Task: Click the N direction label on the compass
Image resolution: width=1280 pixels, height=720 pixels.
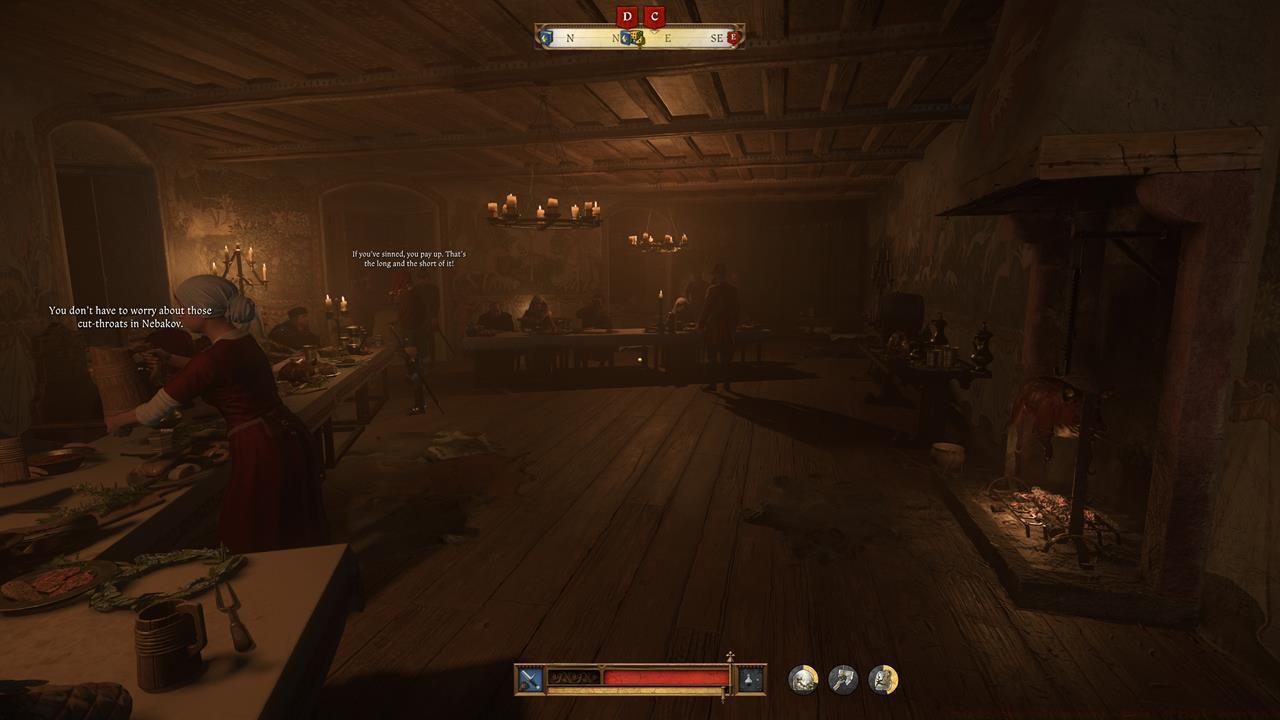Action: coord(570,37)
